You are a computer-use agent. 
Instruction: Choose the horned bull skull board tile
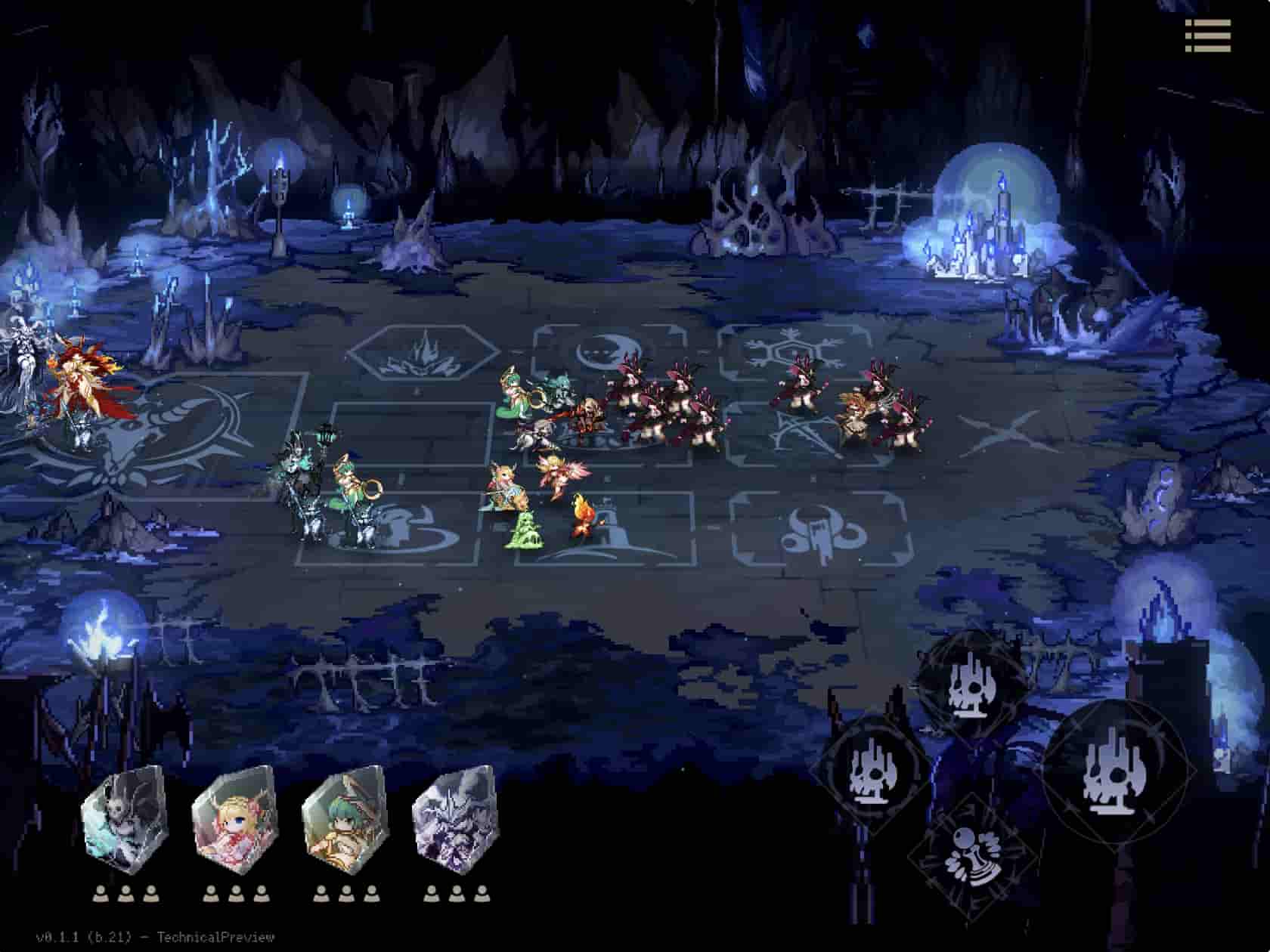(x=819, y=529)
